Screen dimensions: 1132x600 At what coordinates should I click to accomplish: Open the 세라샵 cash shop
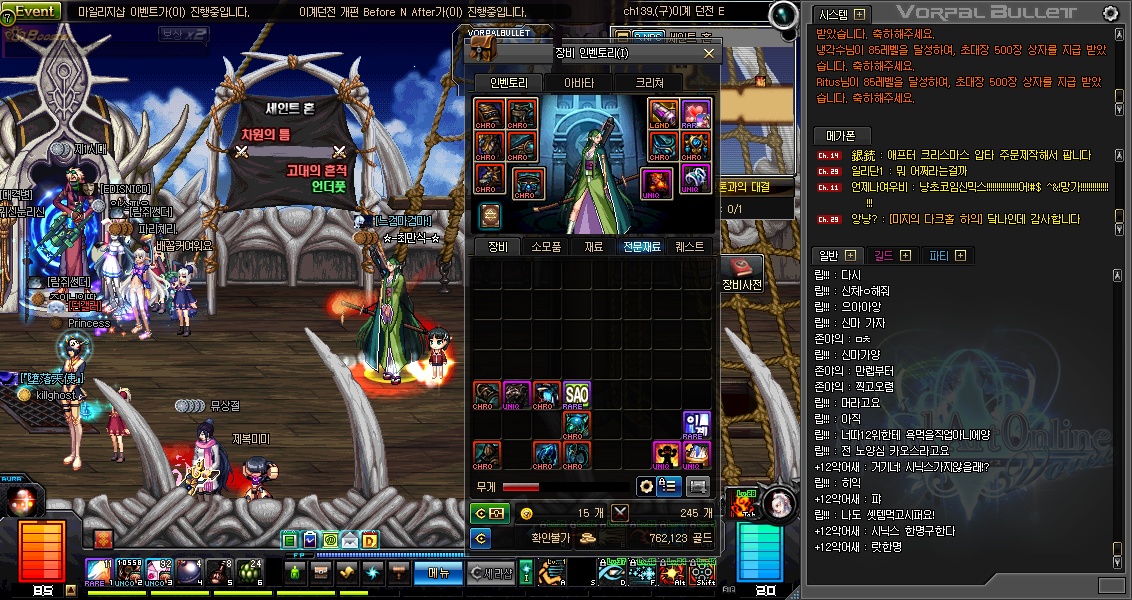(x=491, y=573)
